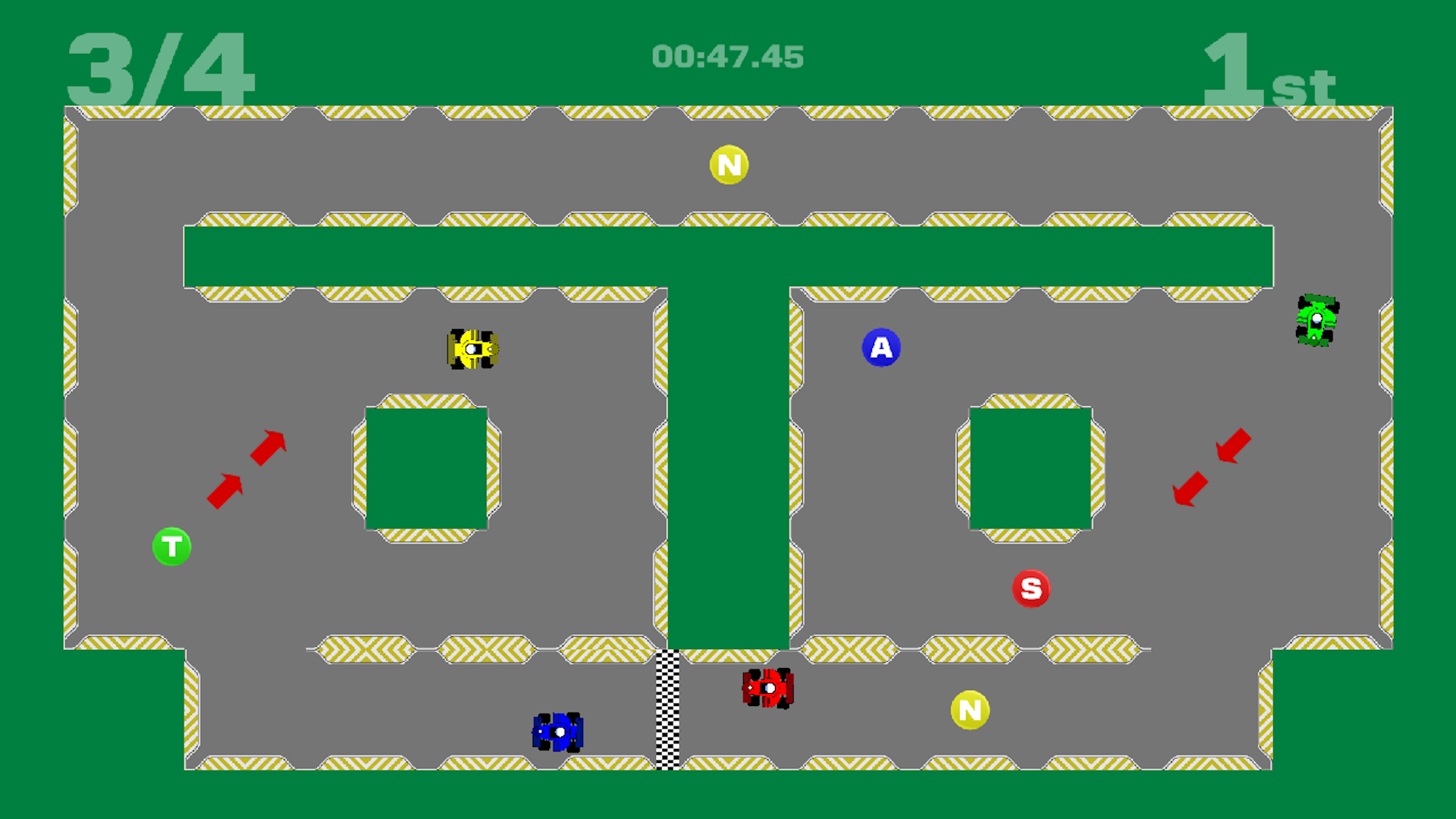Pick up the green T power-up

click(x=171, y=546)
